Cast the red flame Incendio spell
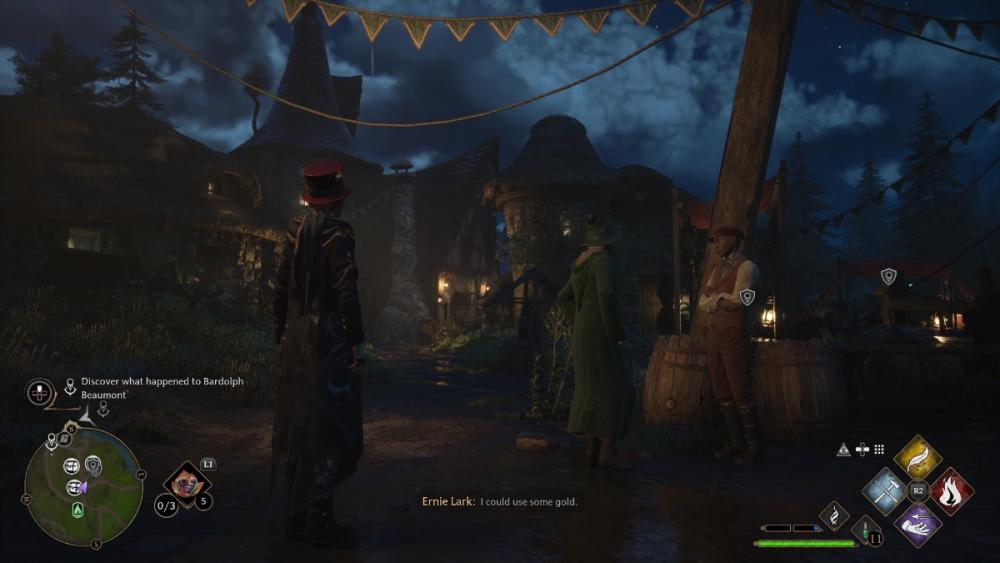 [x=951, y=491]
